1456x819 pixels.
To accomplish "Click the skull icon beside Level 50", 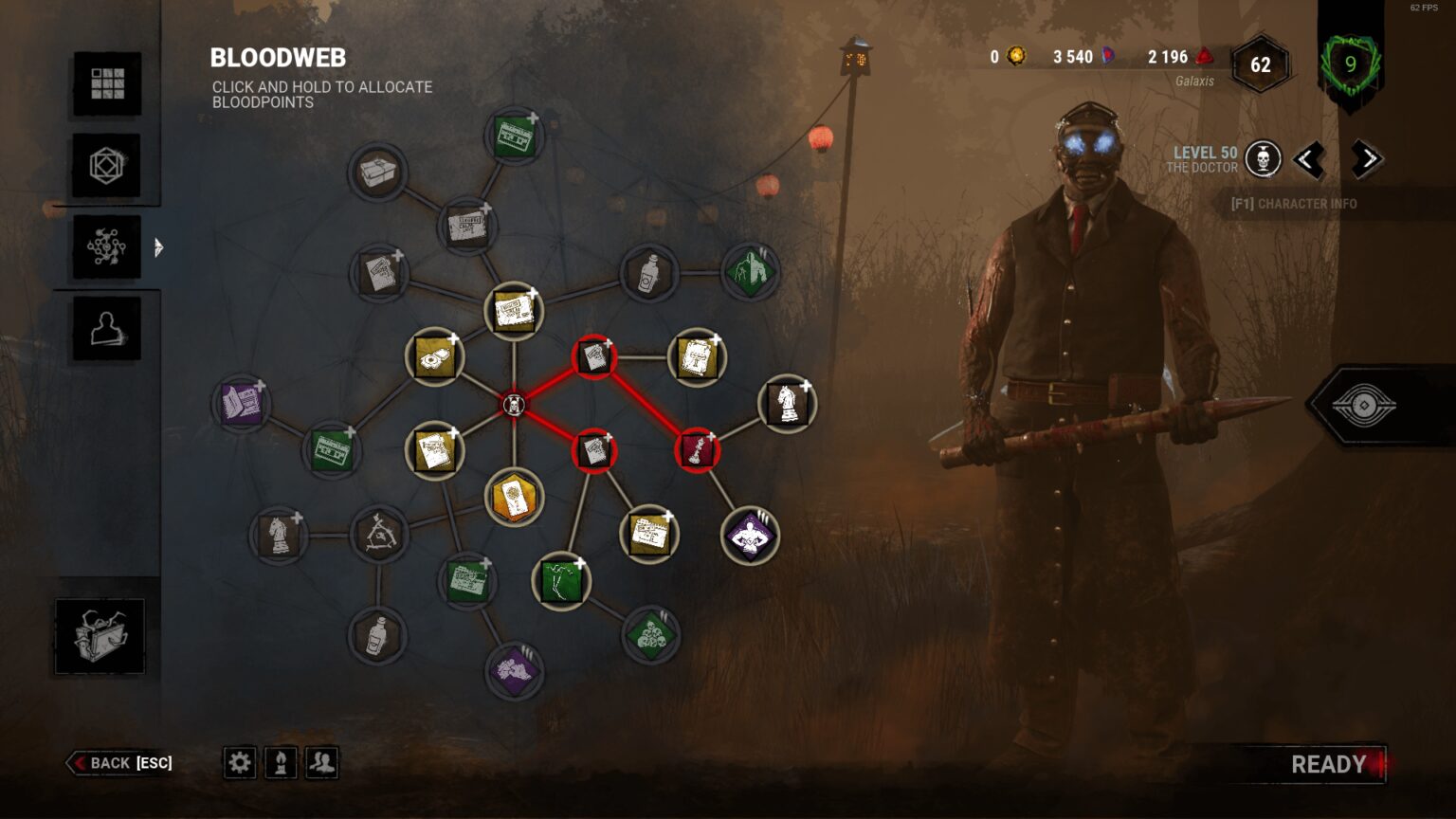I will pos(1264,158).
